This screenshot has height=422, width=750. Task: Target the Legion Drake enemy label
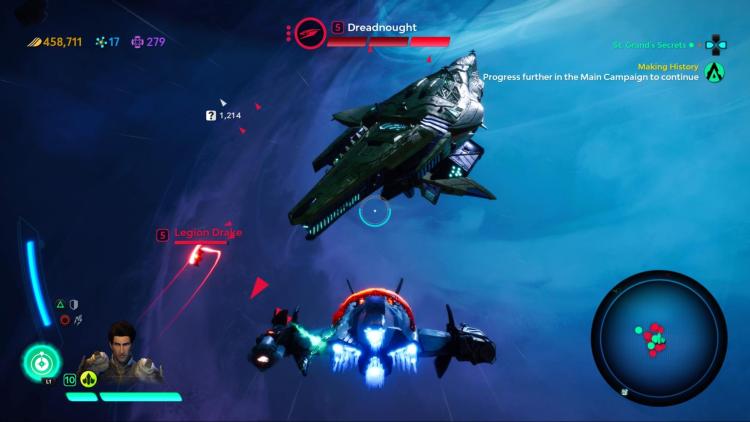point(208,233)
